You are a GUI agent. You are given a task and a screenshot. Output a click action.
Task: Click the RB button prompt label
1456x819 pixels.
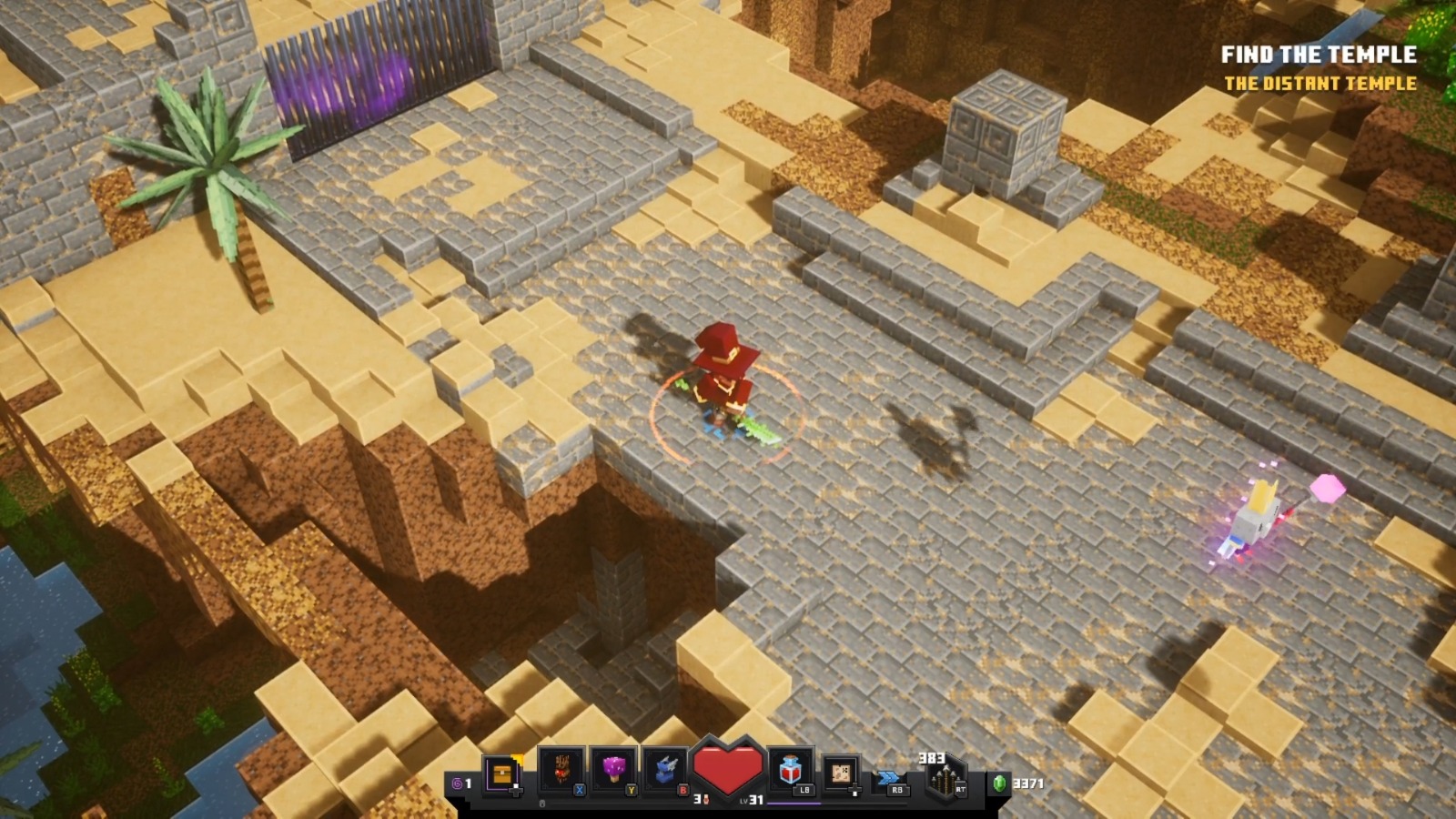[899, 788]
